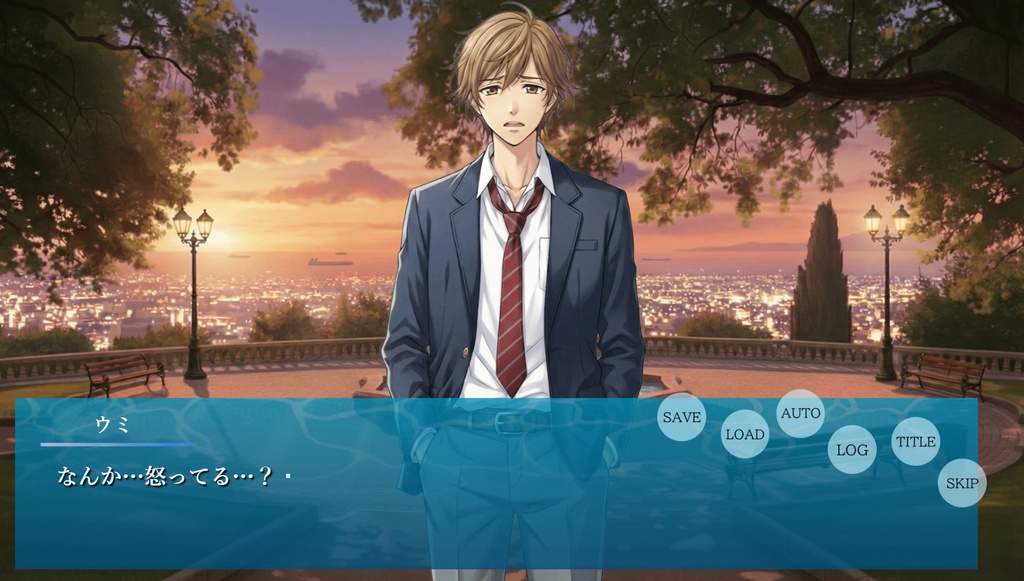
Task: Open the SAVE menu
Action: [x=682, y=417]
